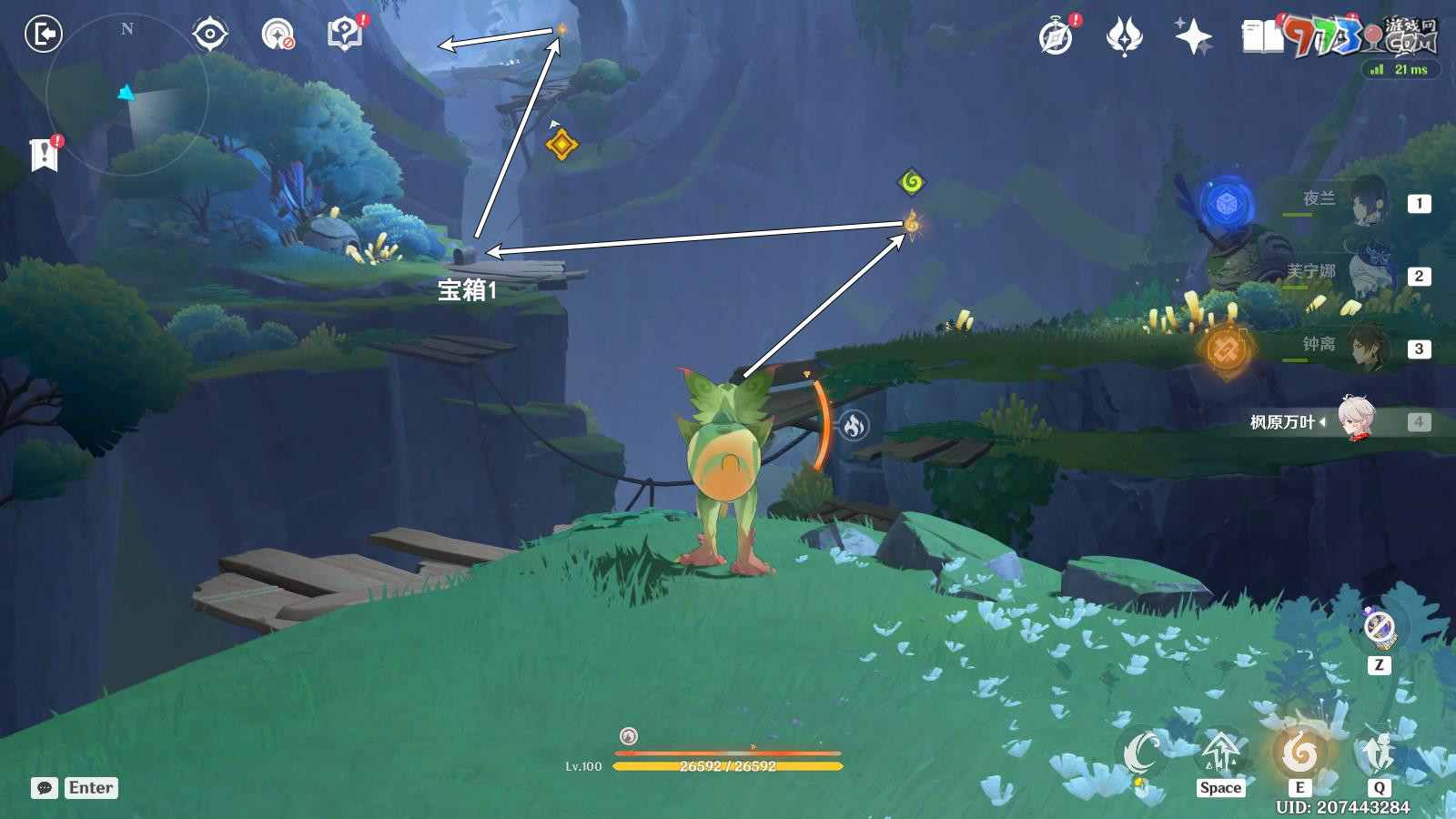The width and height of the screenshot is (1456, 819).
Task: Activate the orange swirl elemental skill
Action: [1299, 753]
